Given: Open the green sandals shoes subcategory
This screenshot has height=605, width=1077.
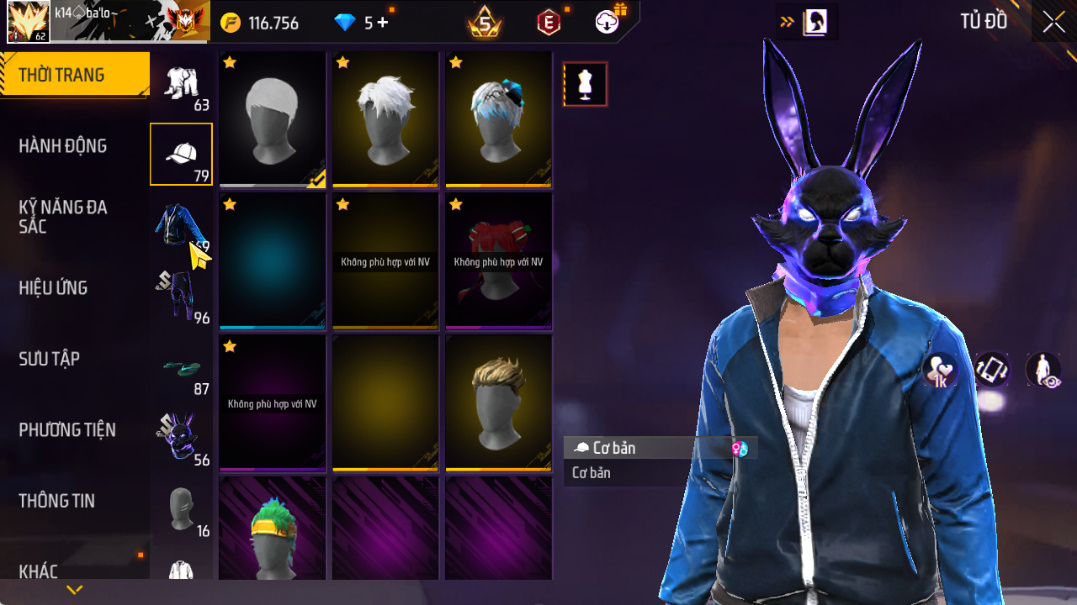Looking at the screenshot, I should [x=181, y=367].
